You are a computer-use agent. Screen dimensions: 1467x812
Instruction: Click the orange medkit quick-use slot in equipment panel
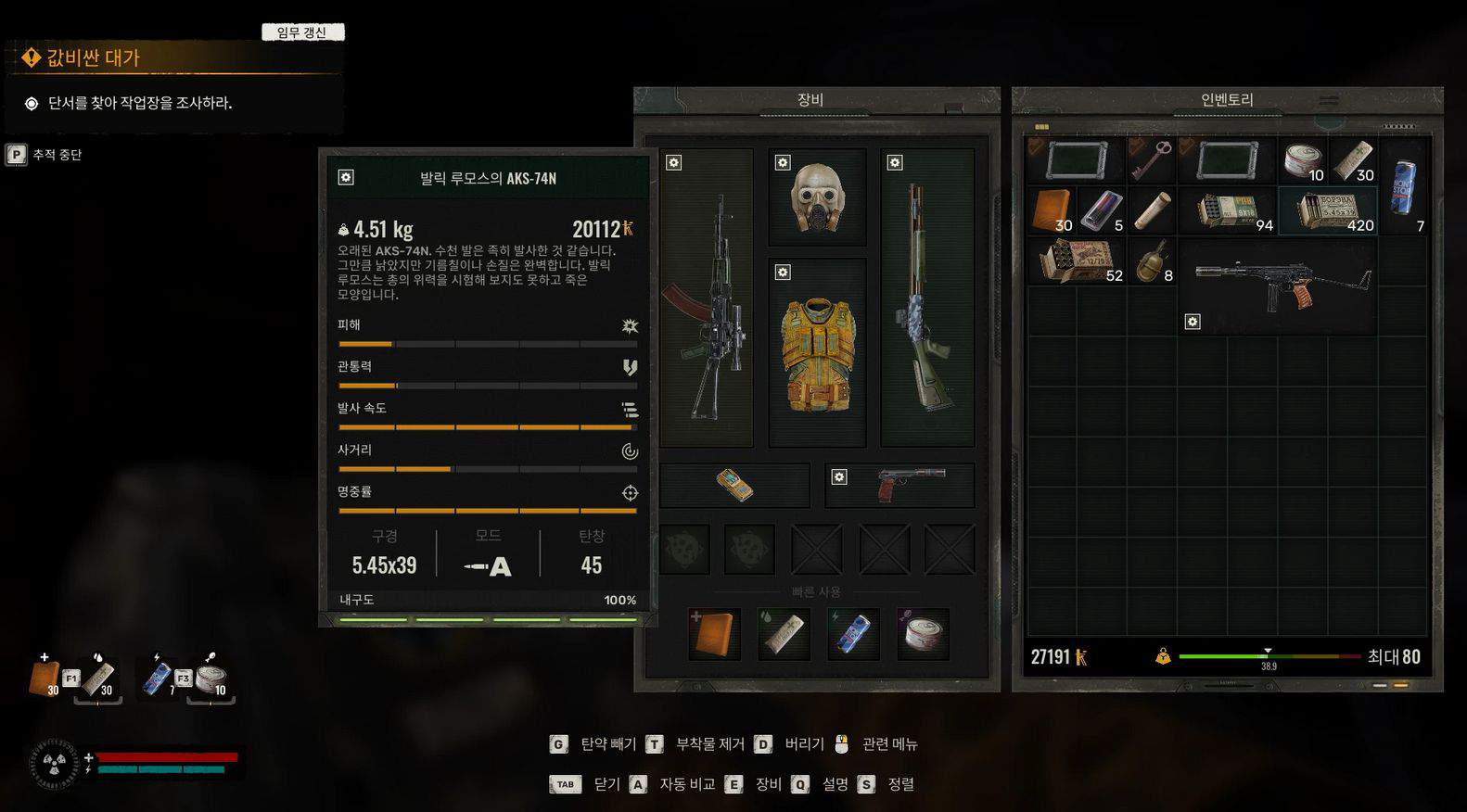[x=714, y=634]
